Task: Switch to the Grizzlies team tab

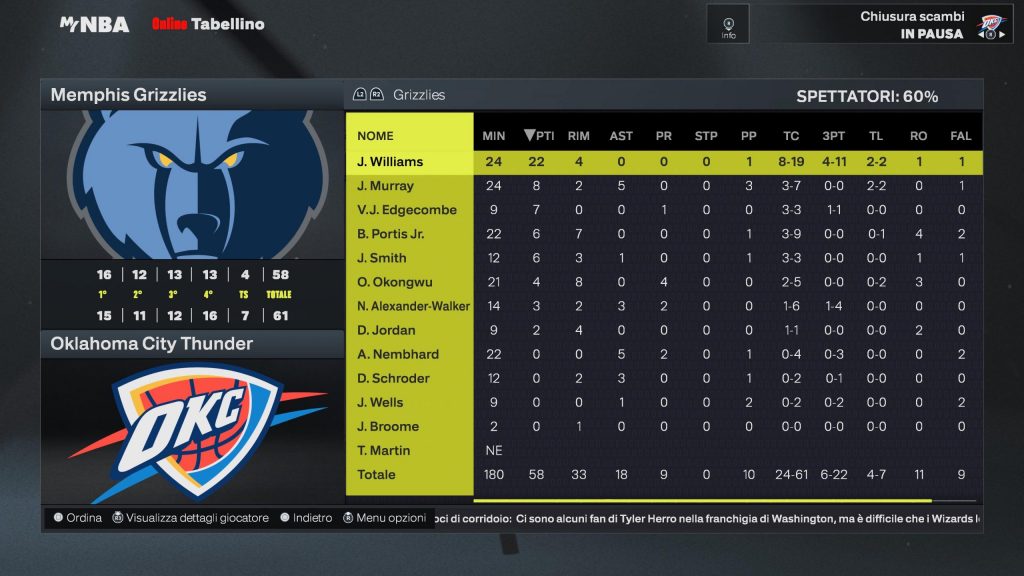Action: [418, 95]
